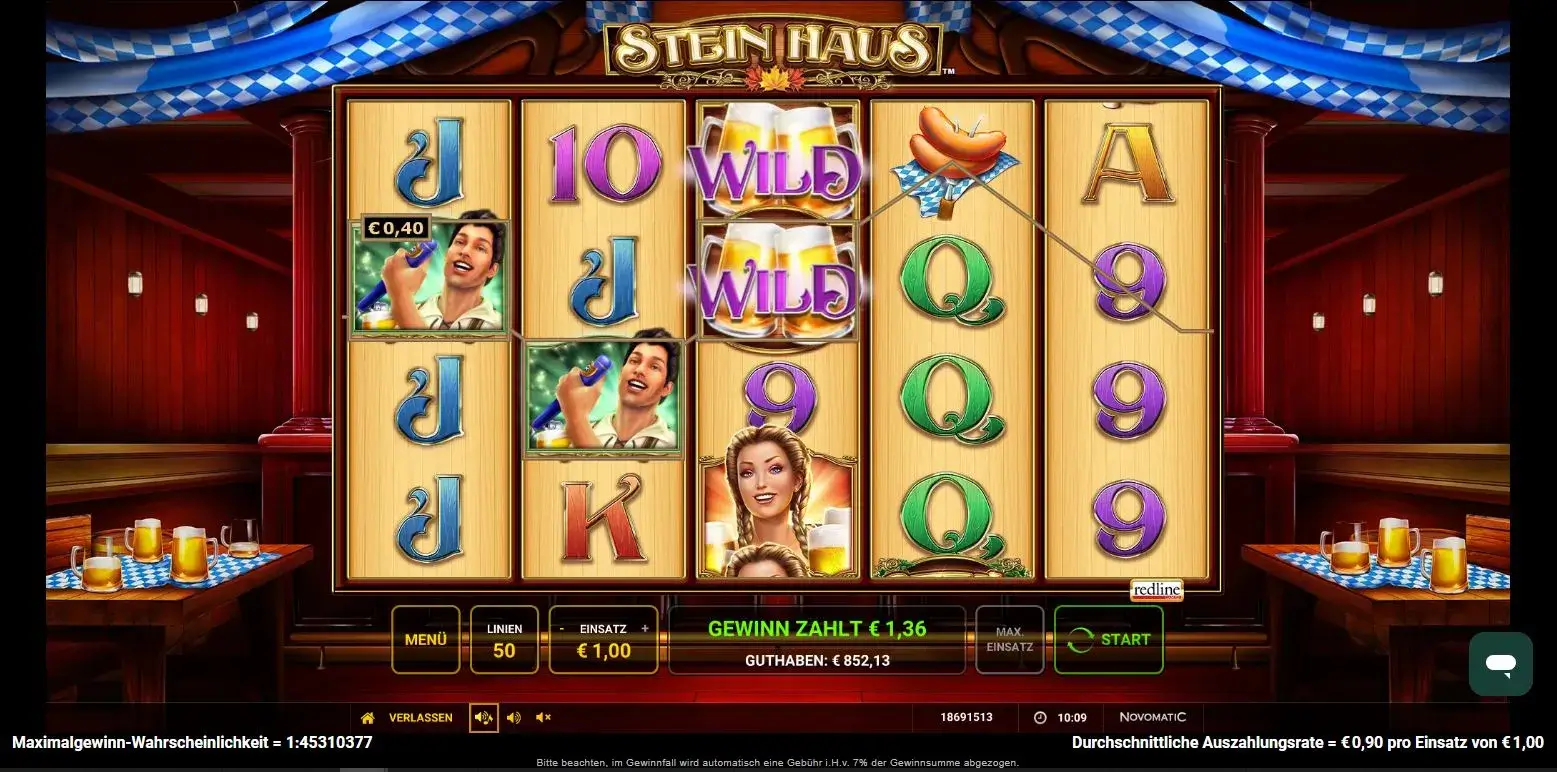Open the LINIEN 50 selector
Viewport: 1557px width, 772px height.
pos(505,639)
